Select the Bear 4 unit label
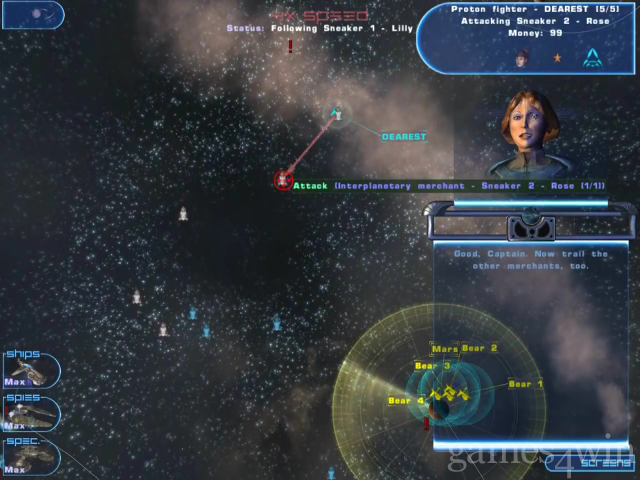 click(x=406, y=401)
